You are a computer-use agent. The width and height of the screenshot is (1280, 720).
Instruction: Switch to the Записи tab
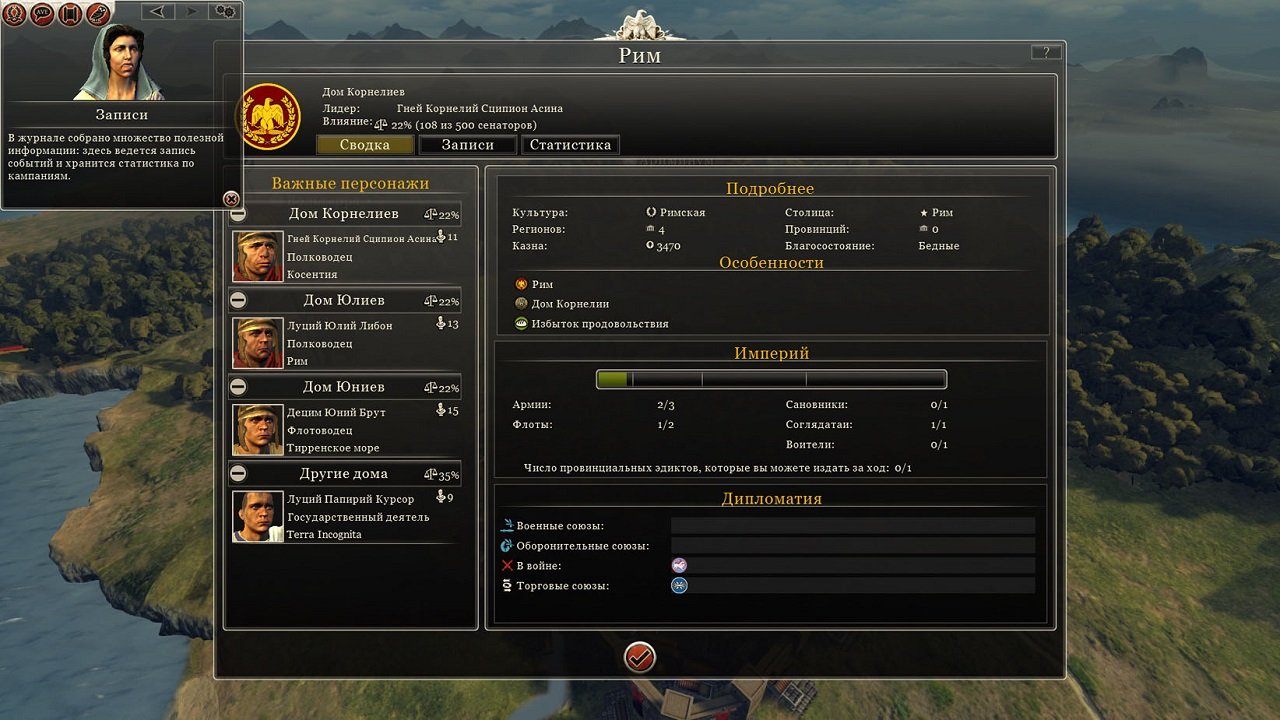tap(466, 144)
